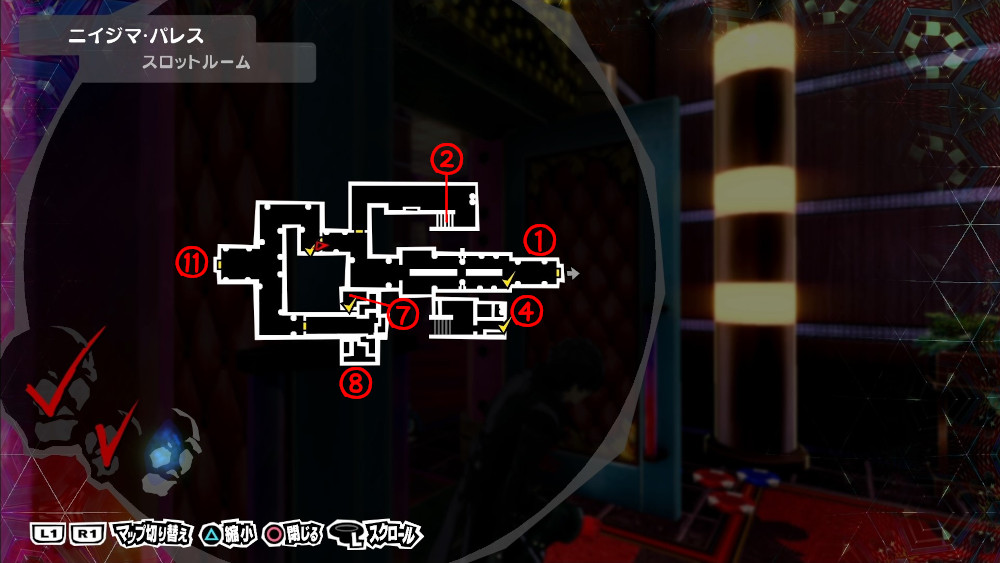Select map marker number 2
Image resolution: width=1000 pixels, height=563 pixels.
coord(447,158)
